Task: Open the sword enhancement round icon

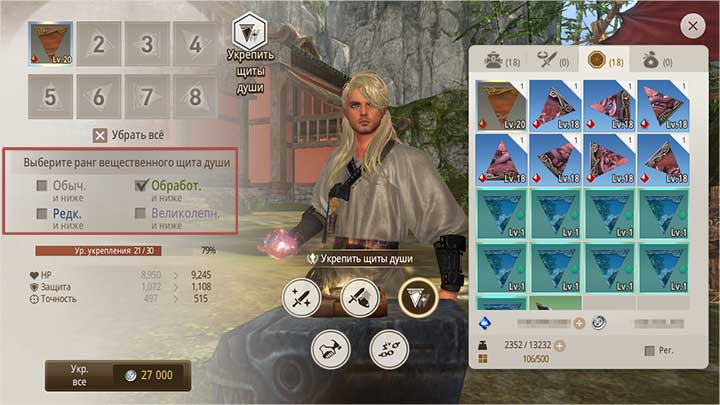Action: point(301,297)
